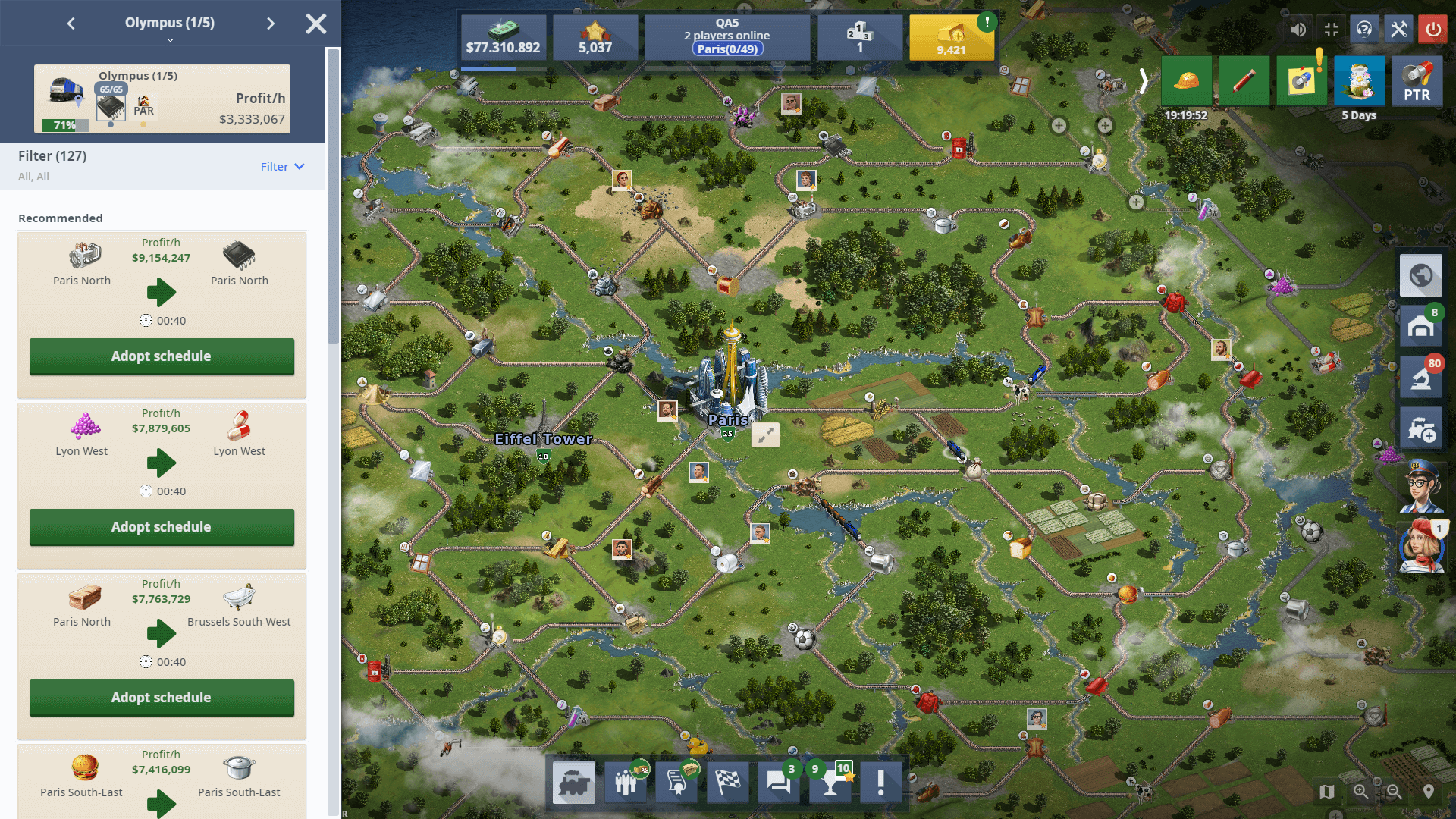Open the chat speech bubbles
The image size is (1456, 819).
(778, 783)
